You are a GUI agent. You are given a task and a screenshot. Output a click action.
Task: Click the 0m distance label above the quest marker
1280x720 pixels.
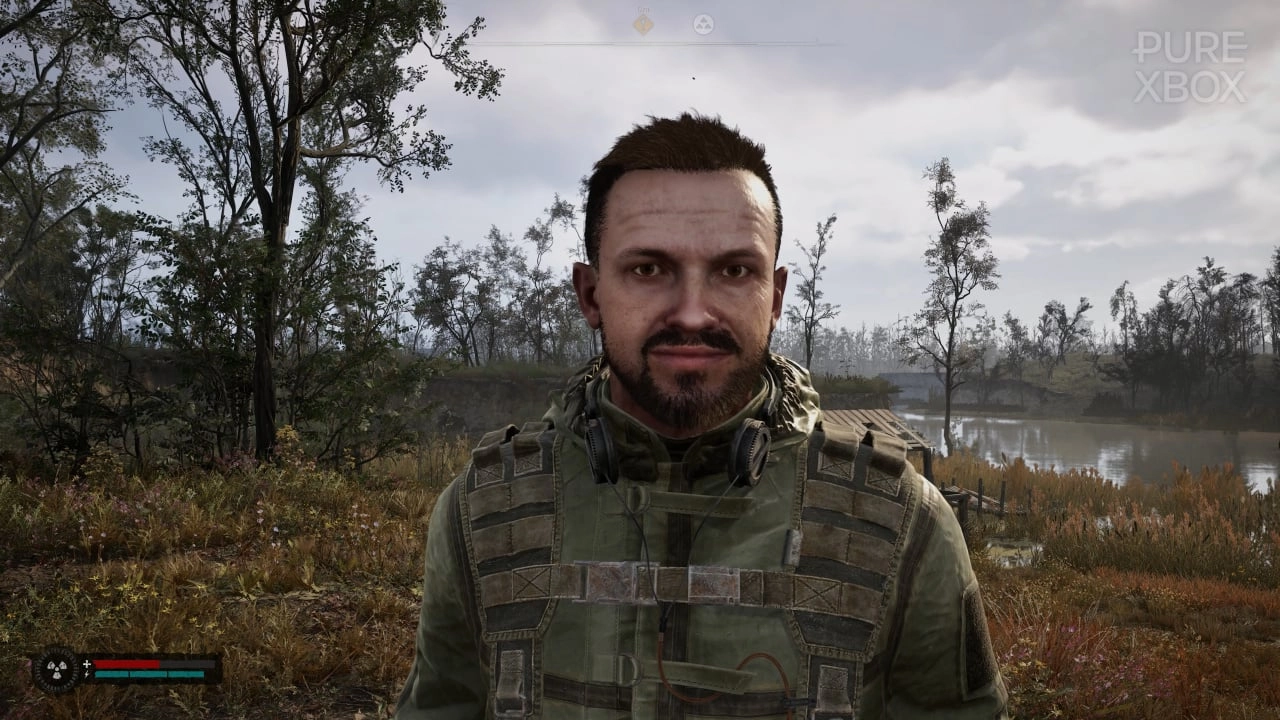coord(640,9)
